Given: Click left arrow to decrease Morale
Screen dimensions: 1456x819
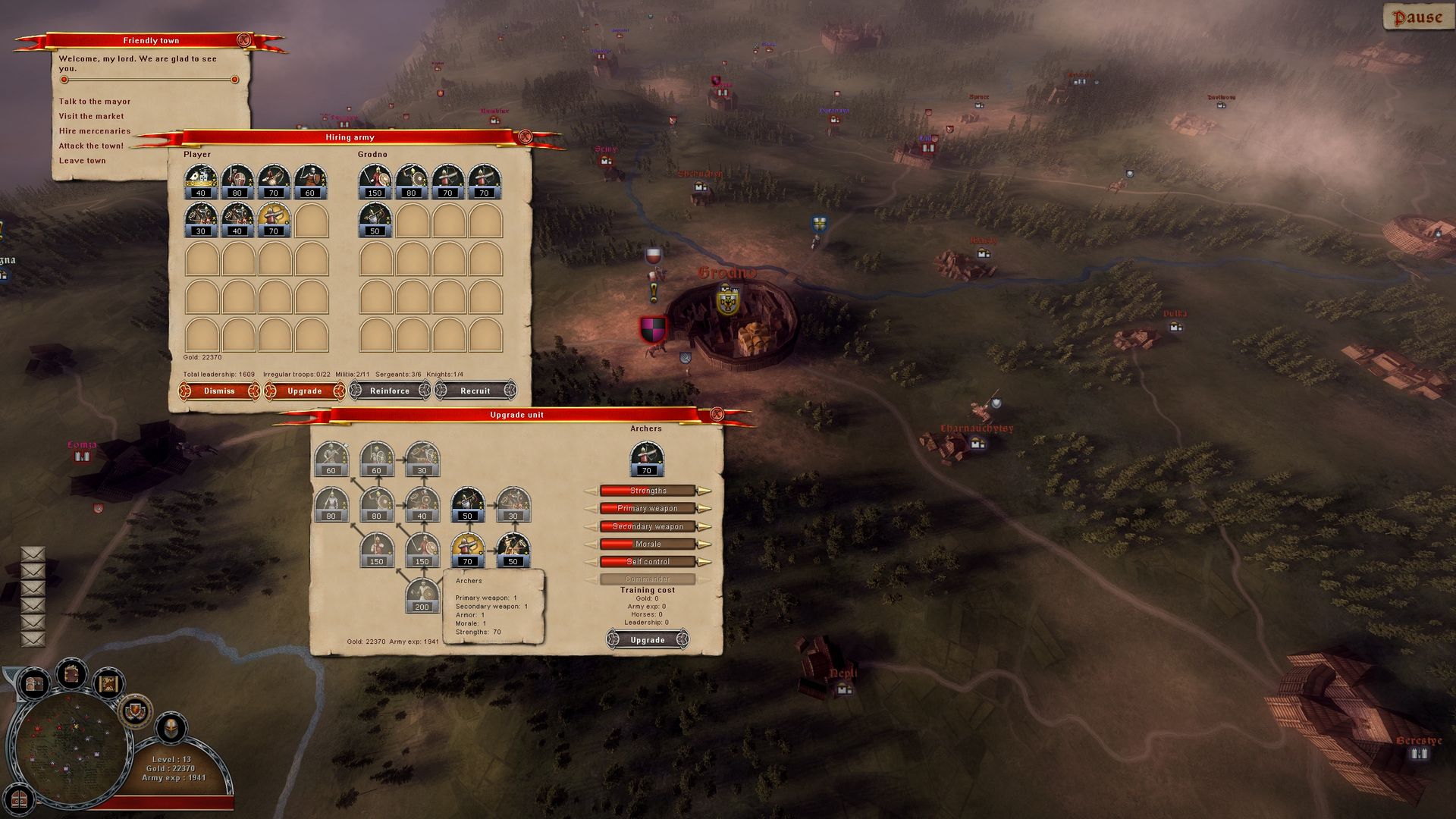Looking at the screenshot, I should click(x=590, y=544).
